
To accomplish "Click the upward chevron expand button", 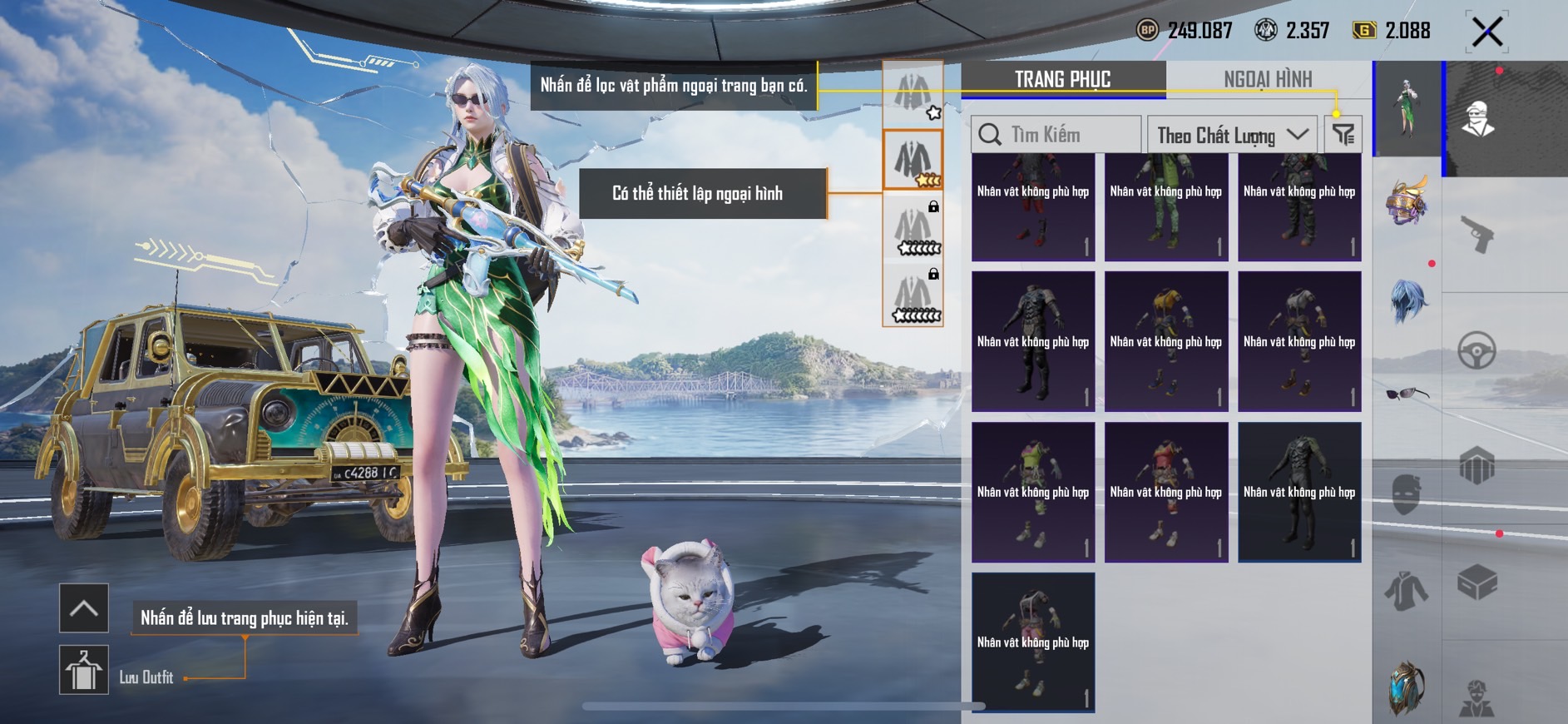I will point(84,608).
